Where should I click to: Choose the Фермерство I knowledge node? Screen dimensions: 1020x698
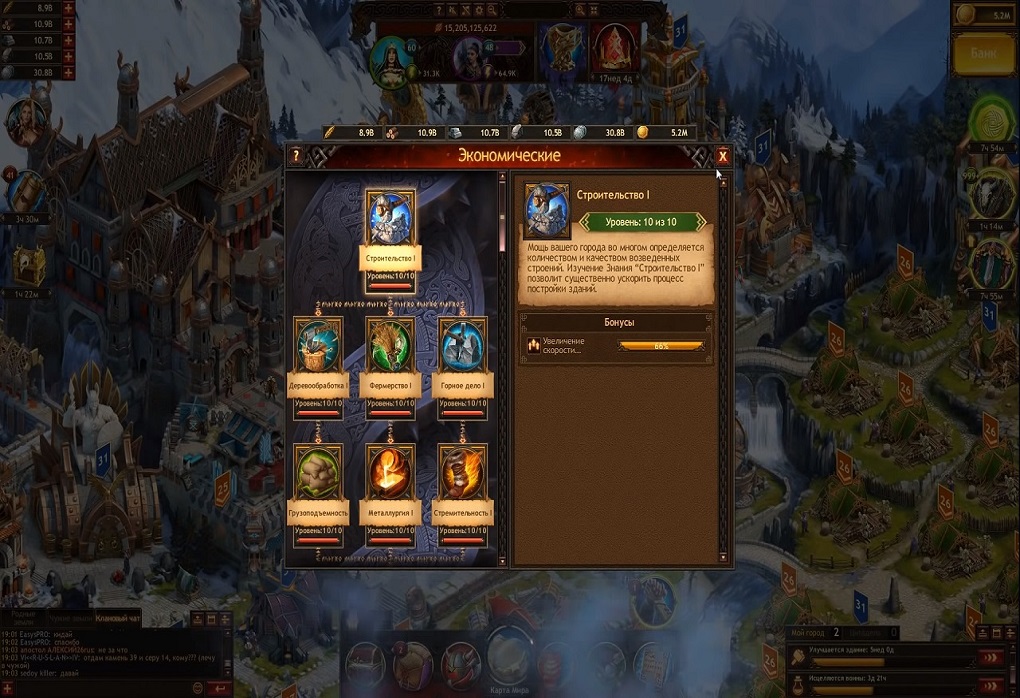point(390,346)
